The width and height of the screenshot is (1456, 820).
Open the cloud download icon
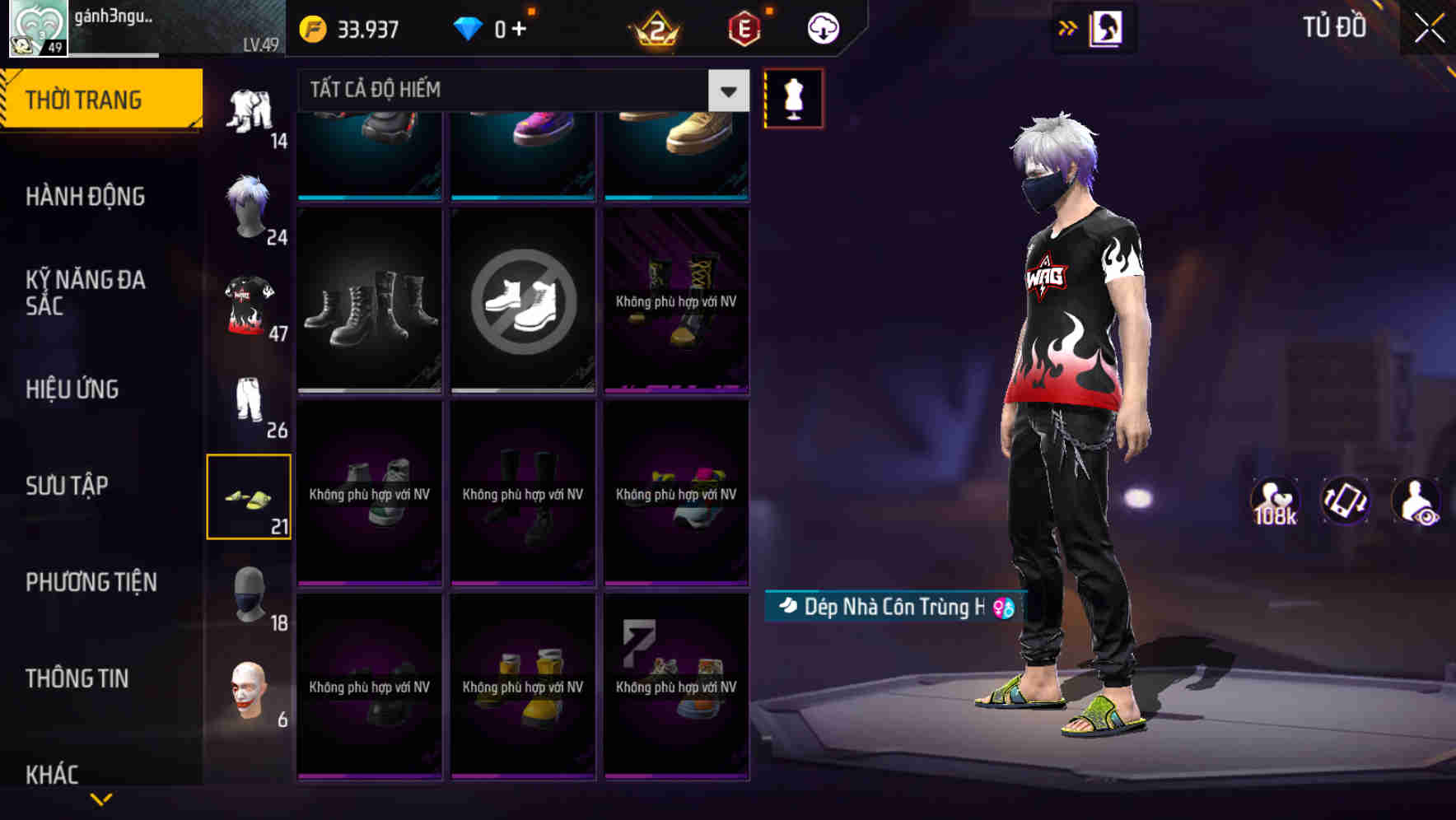click(820, 27)
